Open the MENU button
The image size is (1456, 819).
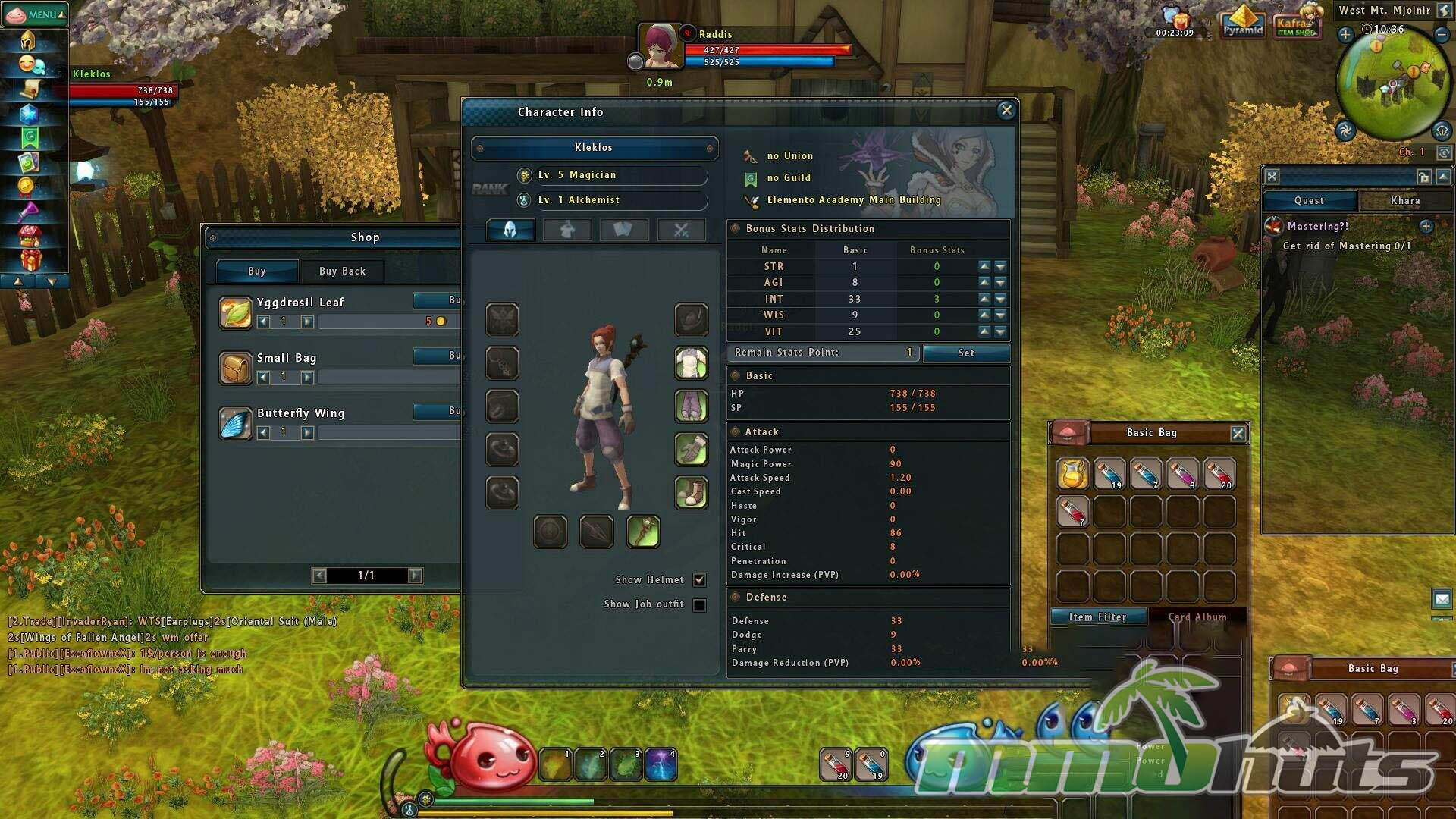[35, 14]
